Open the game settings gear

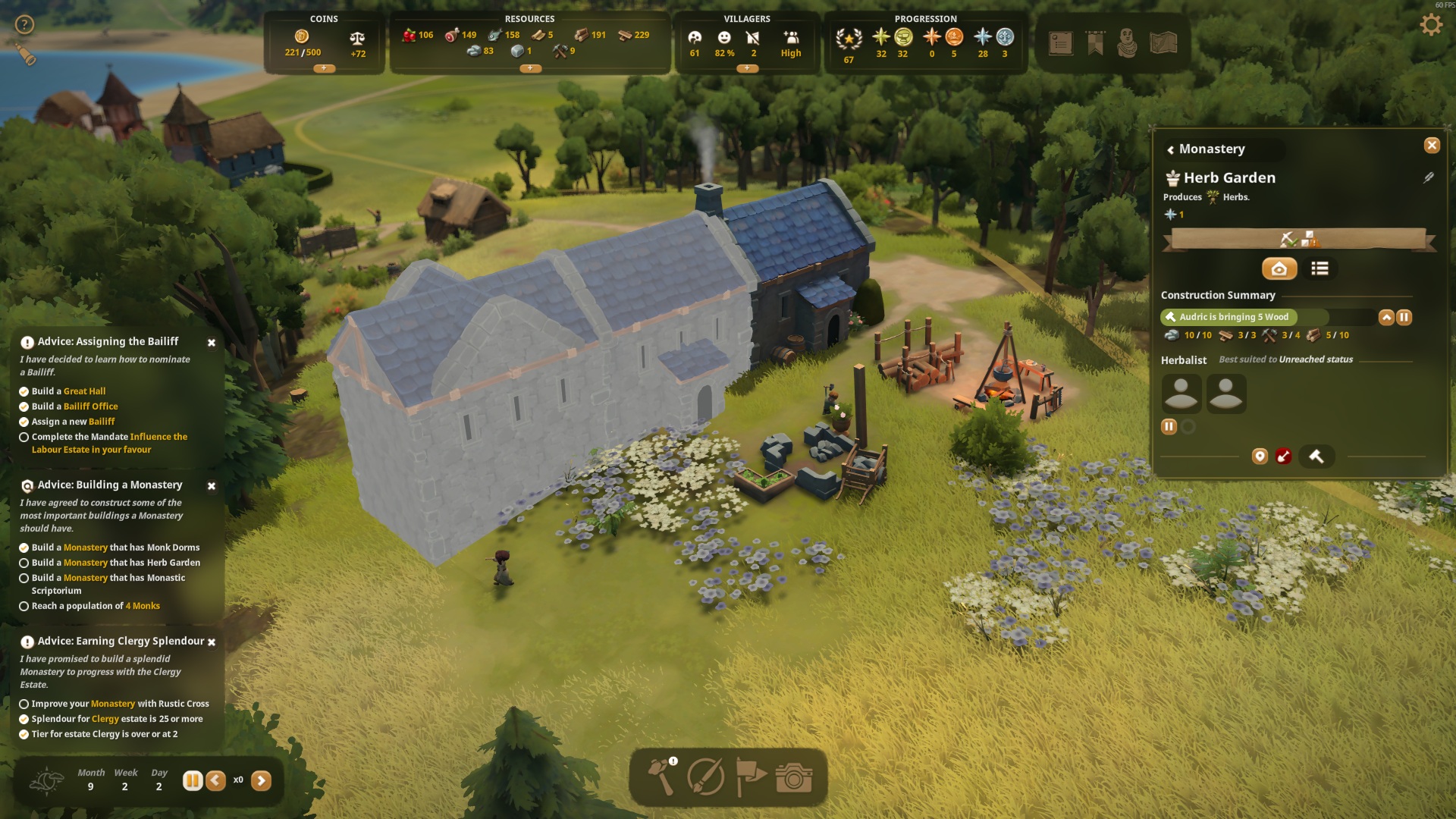point(1431,25)
